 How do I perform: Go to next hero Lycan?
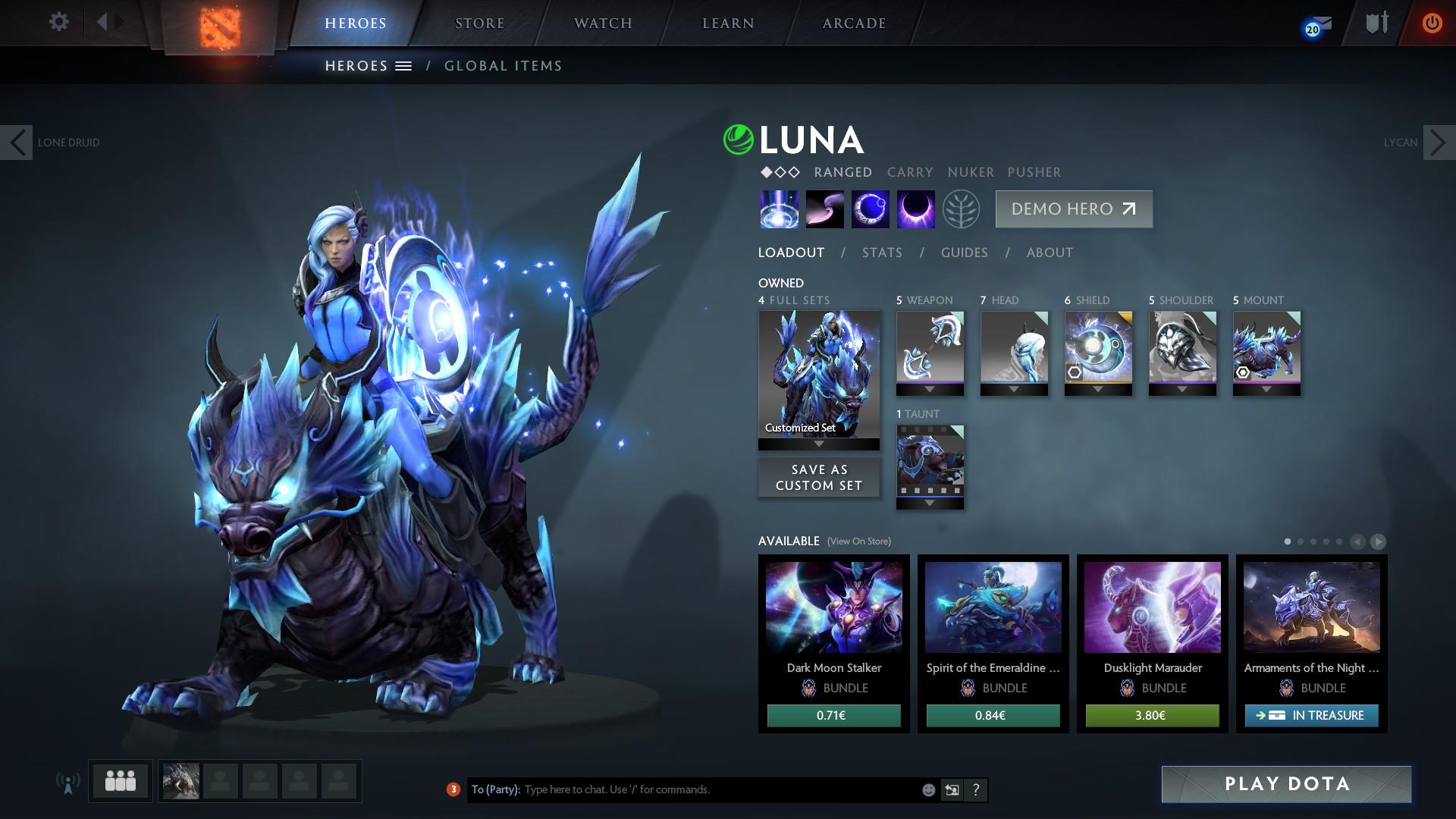(1438, 143)
